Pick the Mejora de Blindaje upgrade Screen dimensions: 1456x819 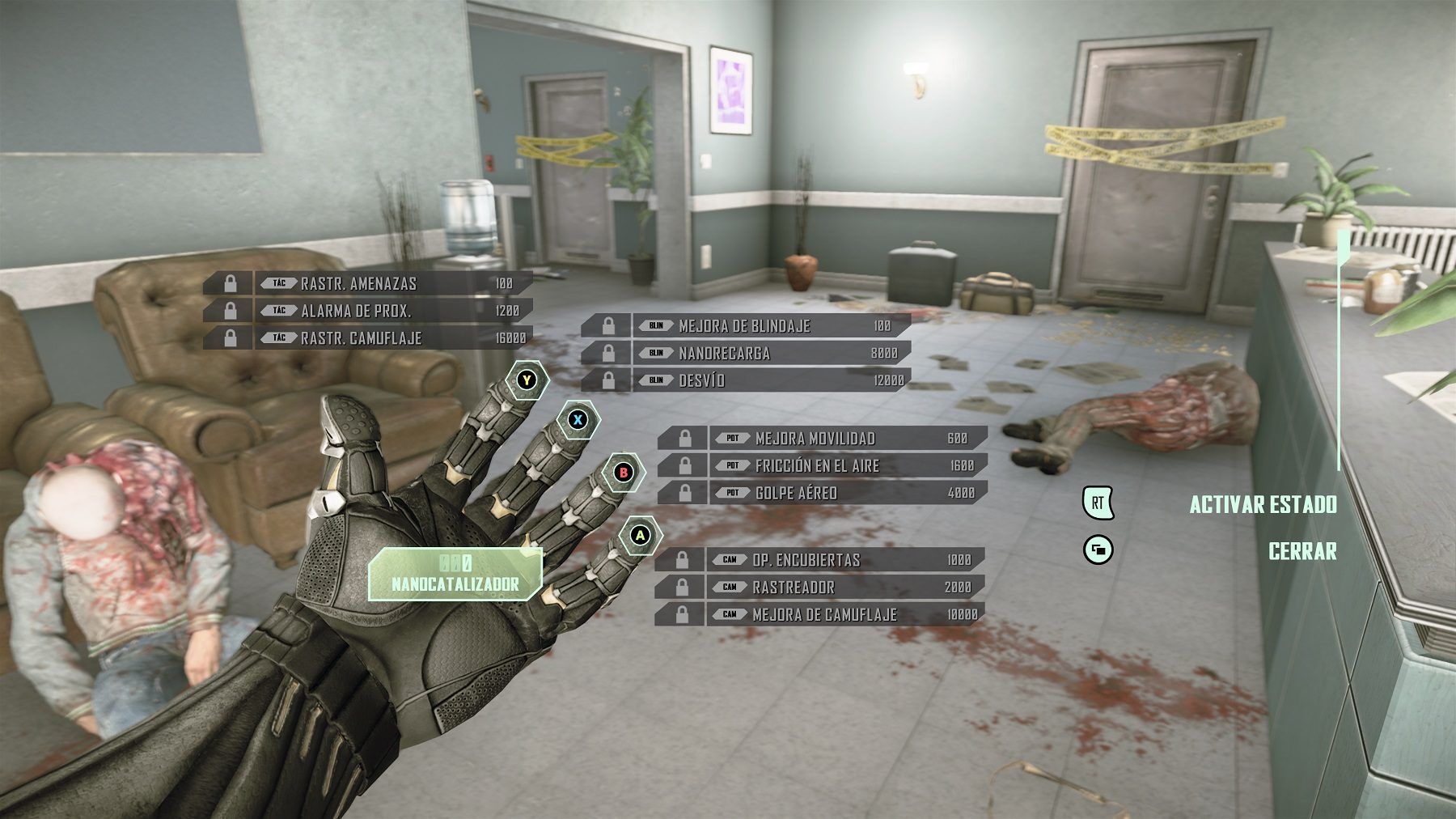coord(746,326)
